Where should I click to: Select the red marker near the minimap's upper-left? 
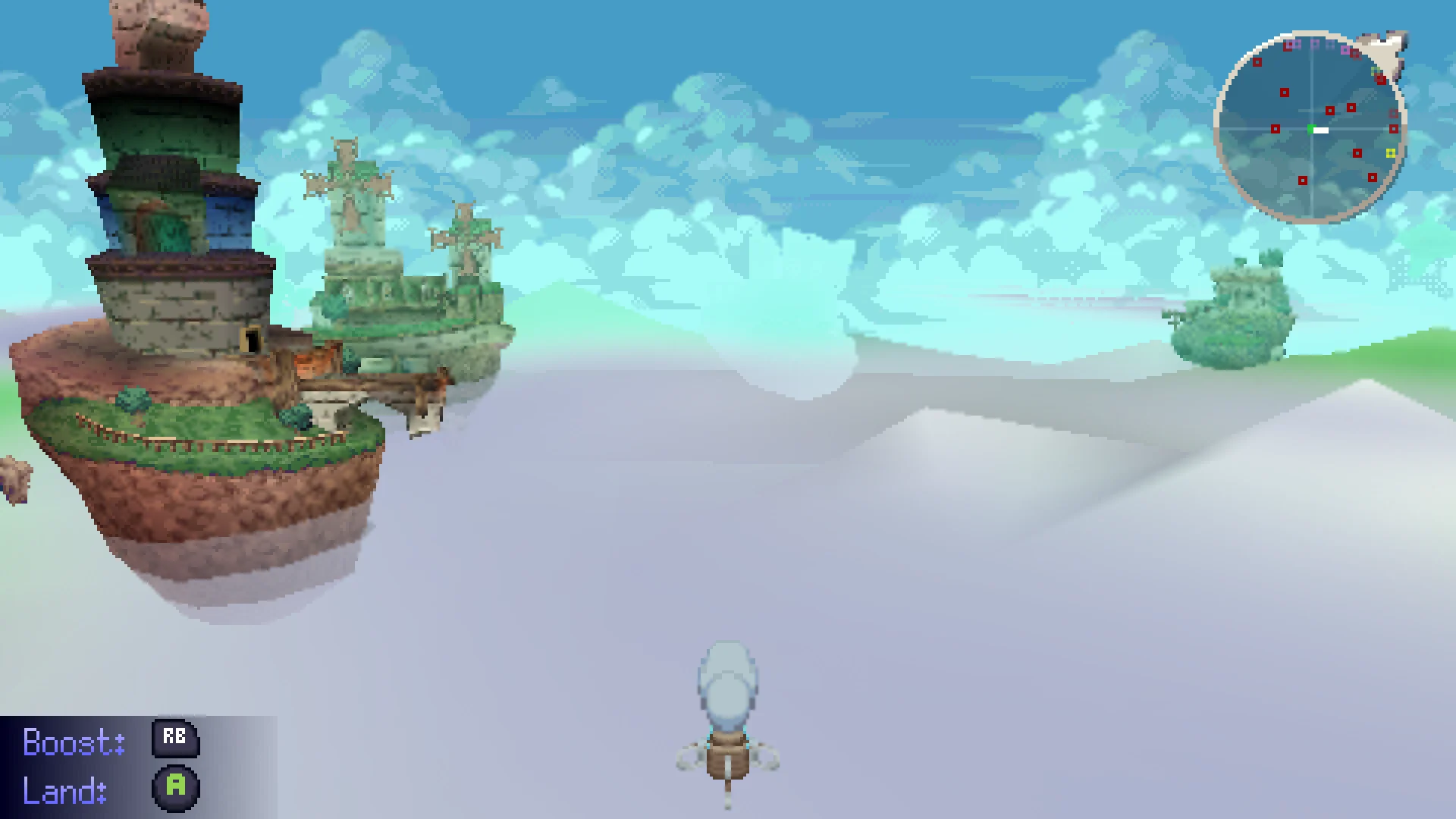coord(1258,62)
